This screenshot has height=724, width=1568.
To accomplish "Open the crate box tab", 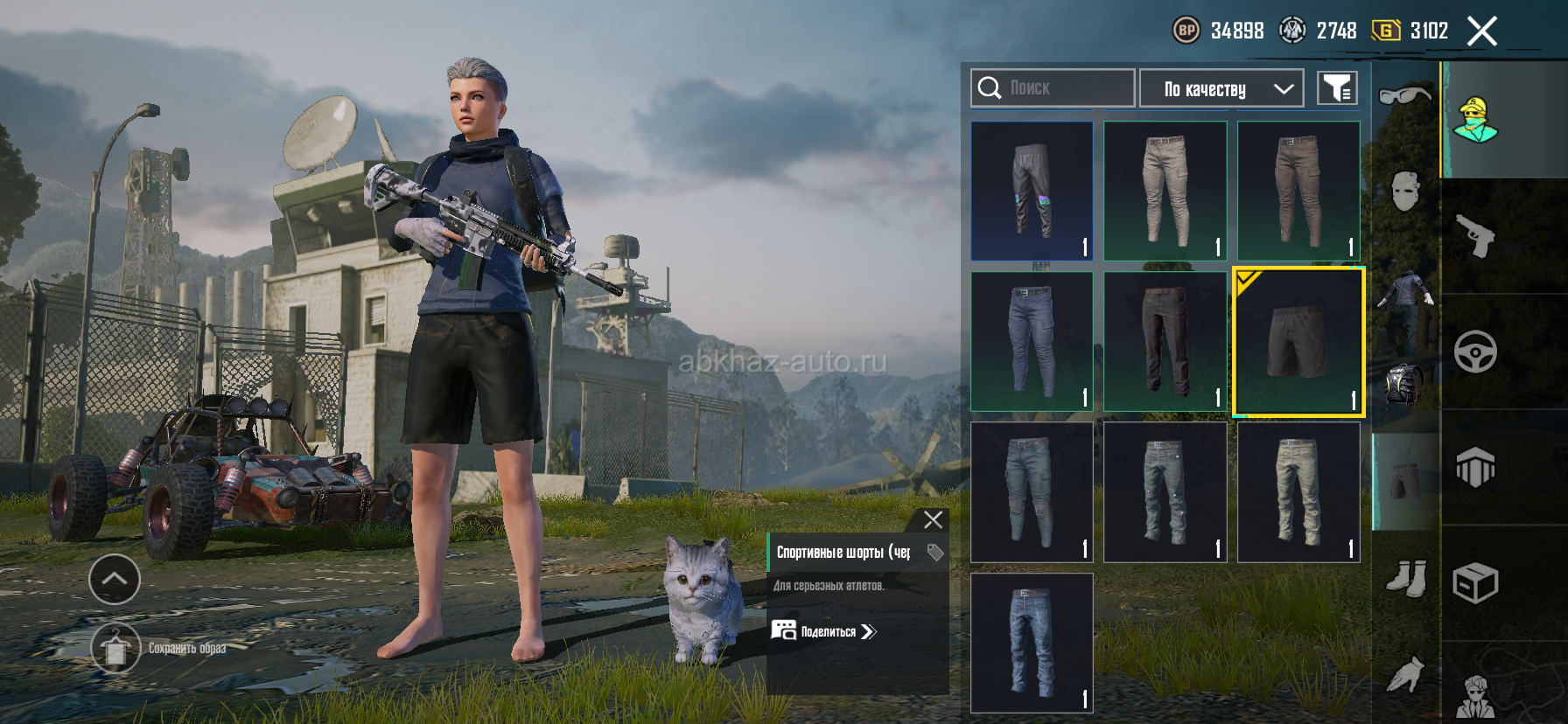I will (x=1475, y=583).
